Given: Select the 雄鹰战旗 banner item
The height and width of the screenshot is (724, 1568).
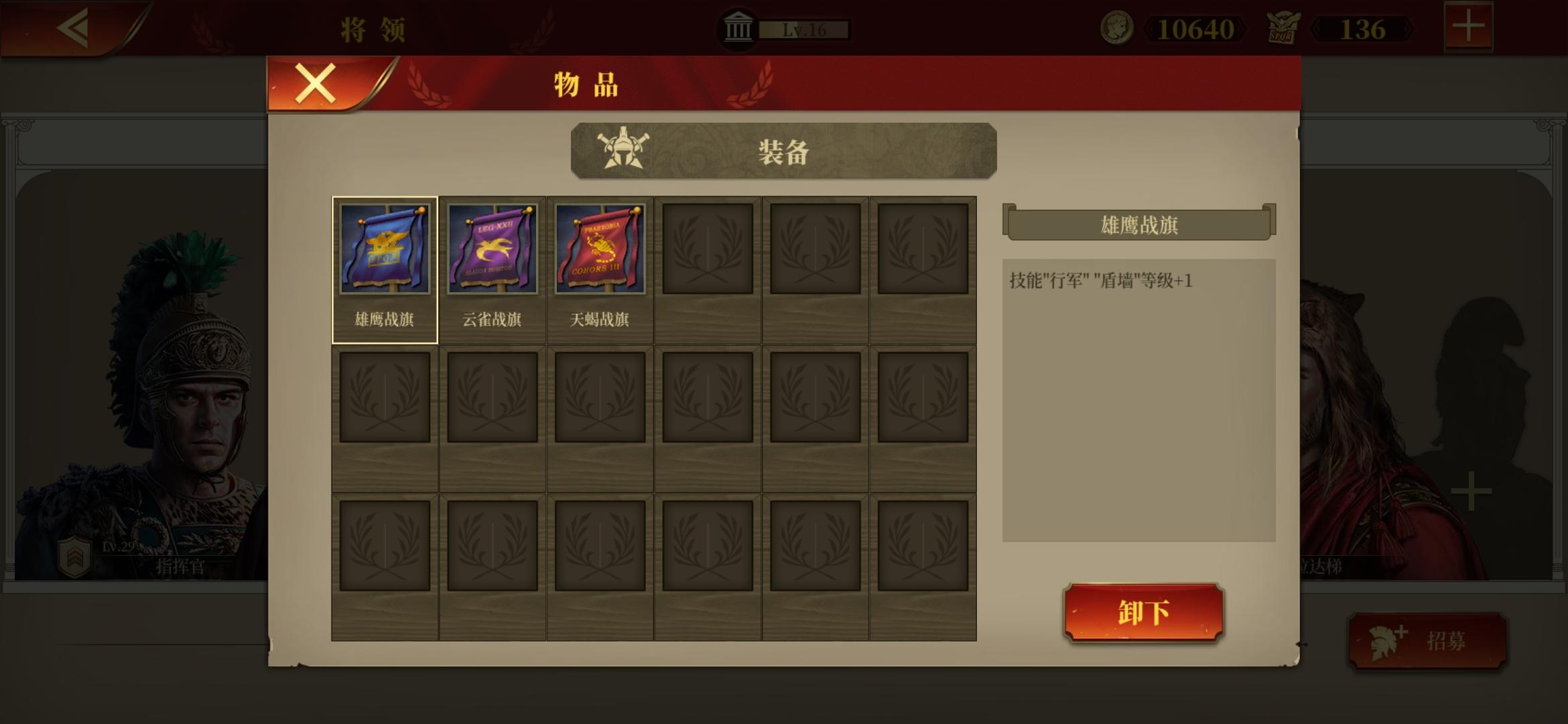Looking at the screenshot, I should (x=385, y=247).
